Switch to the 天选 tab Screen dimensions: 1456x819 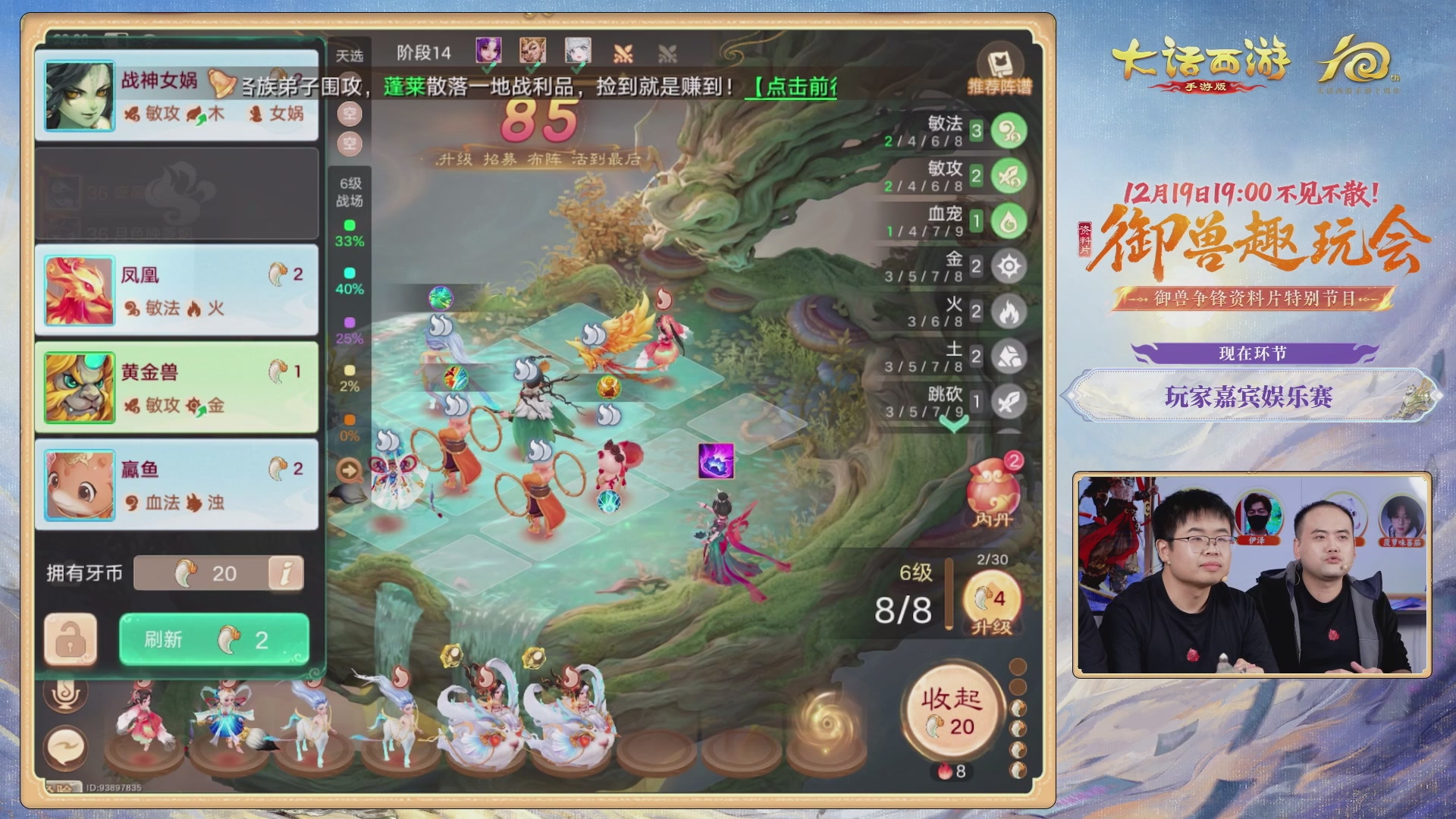(348, 54)
